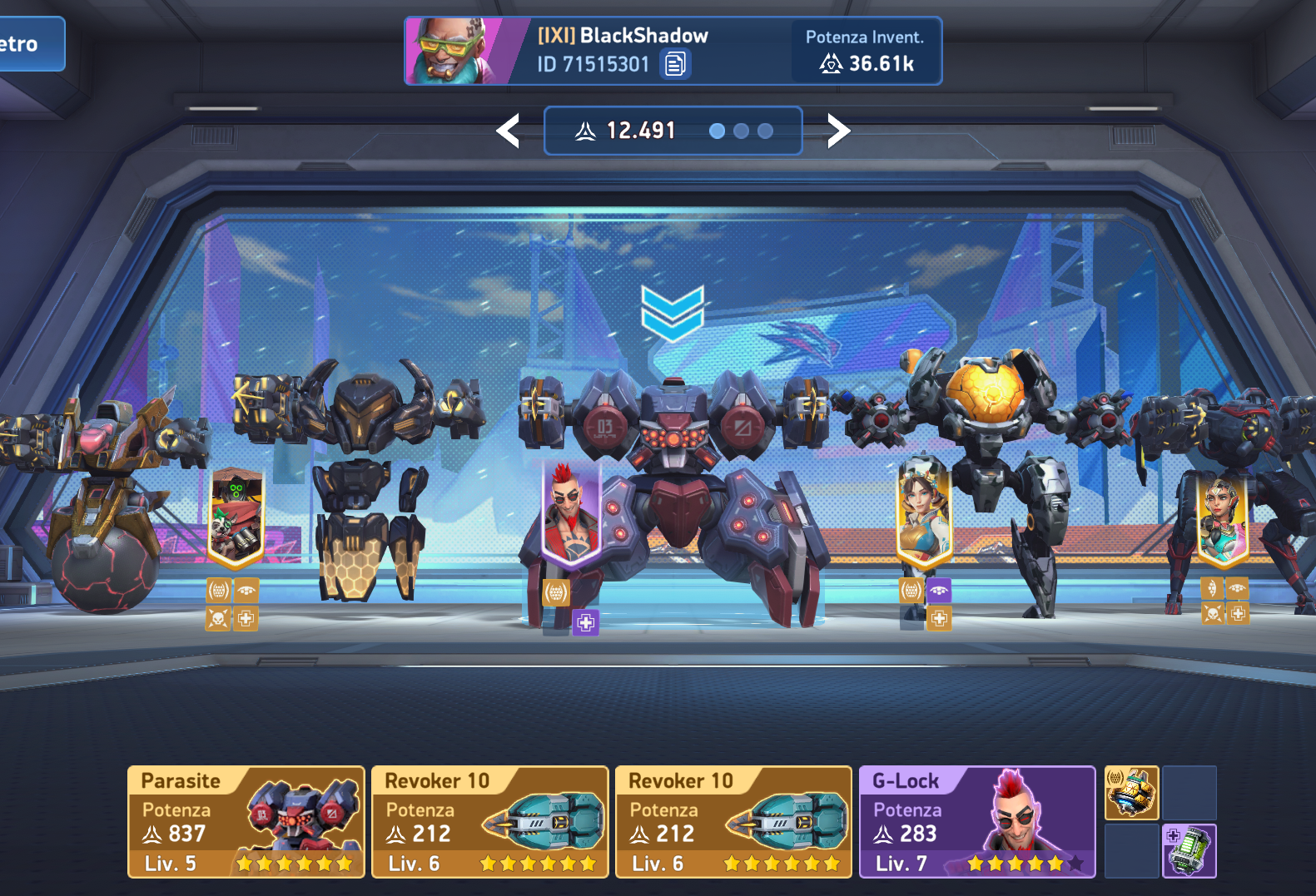
Task: Open BlackShadow's player avatar
Action: (454, 52)
